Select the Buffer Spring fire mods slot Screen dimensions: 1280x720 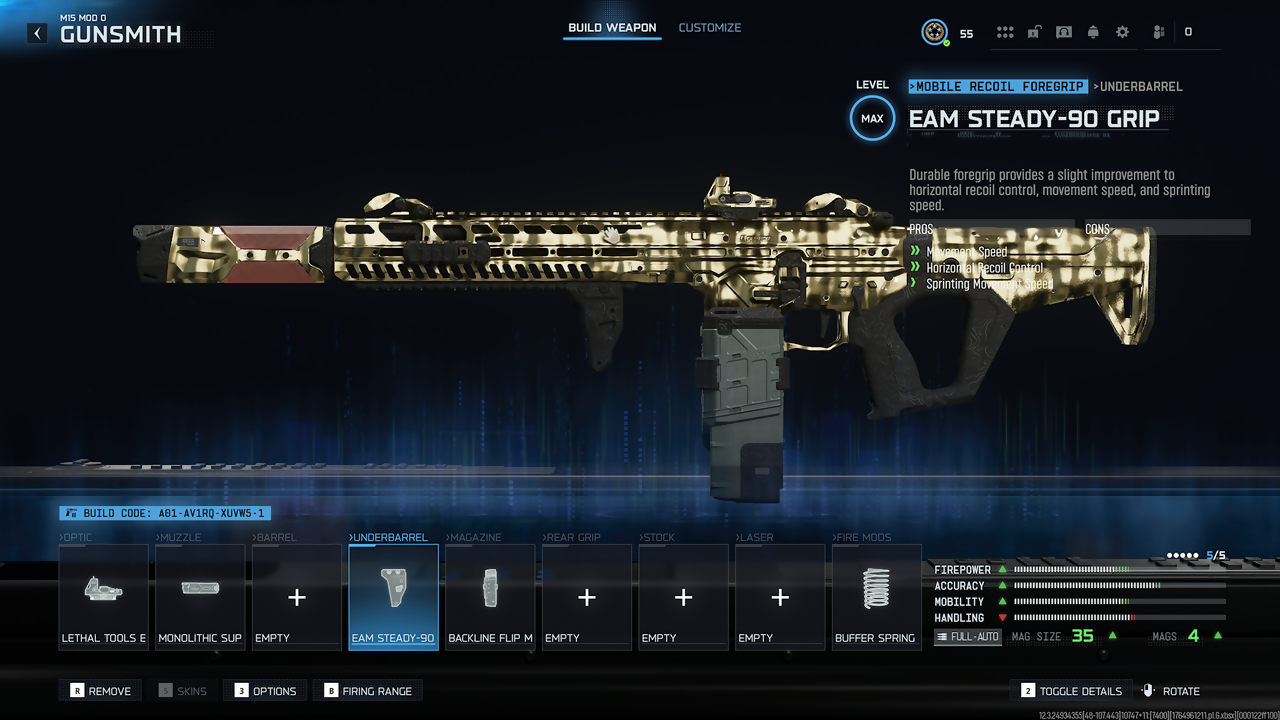(x=876, y=597)
